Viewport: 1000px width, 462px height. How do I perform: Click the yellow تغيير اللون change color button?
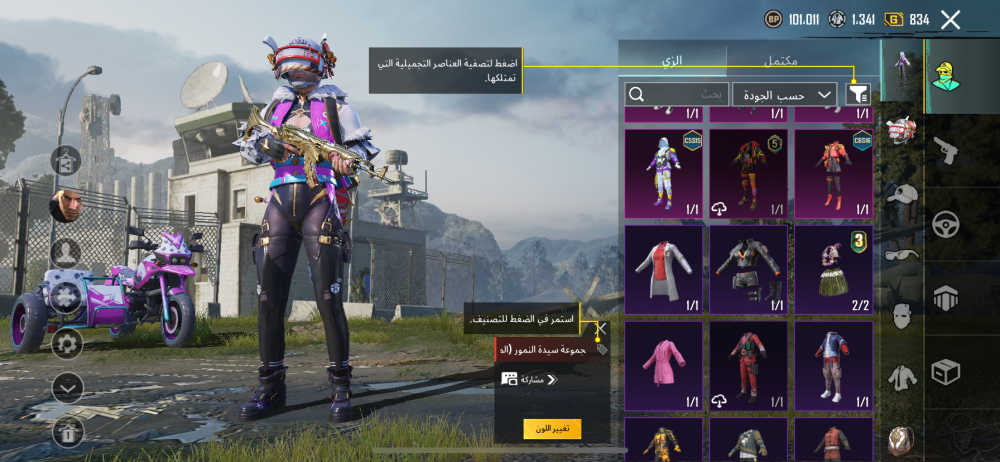pyautogui.click(x=552, y=429)
